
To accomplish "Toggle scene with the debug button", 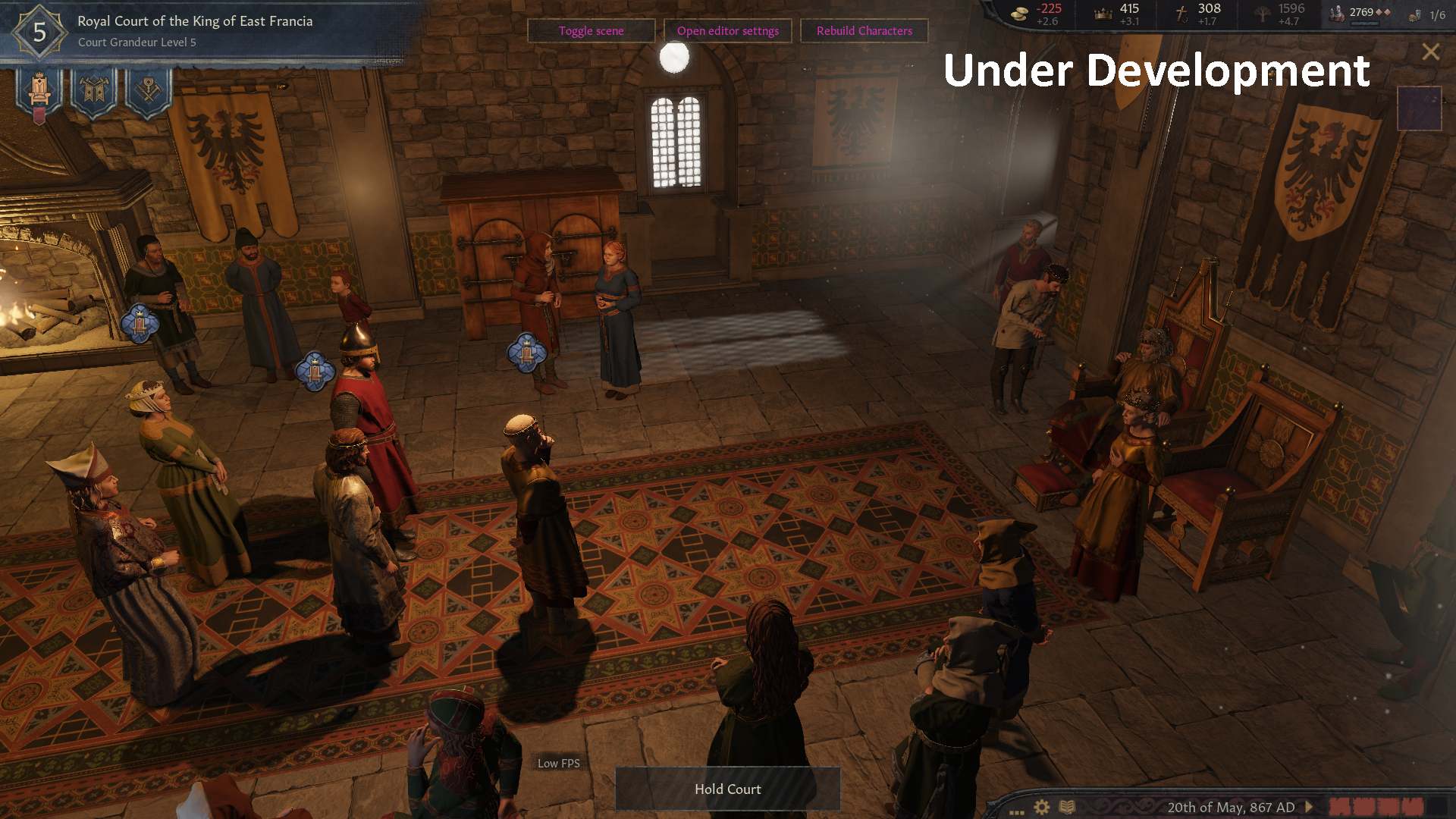I will coord(591,31).
